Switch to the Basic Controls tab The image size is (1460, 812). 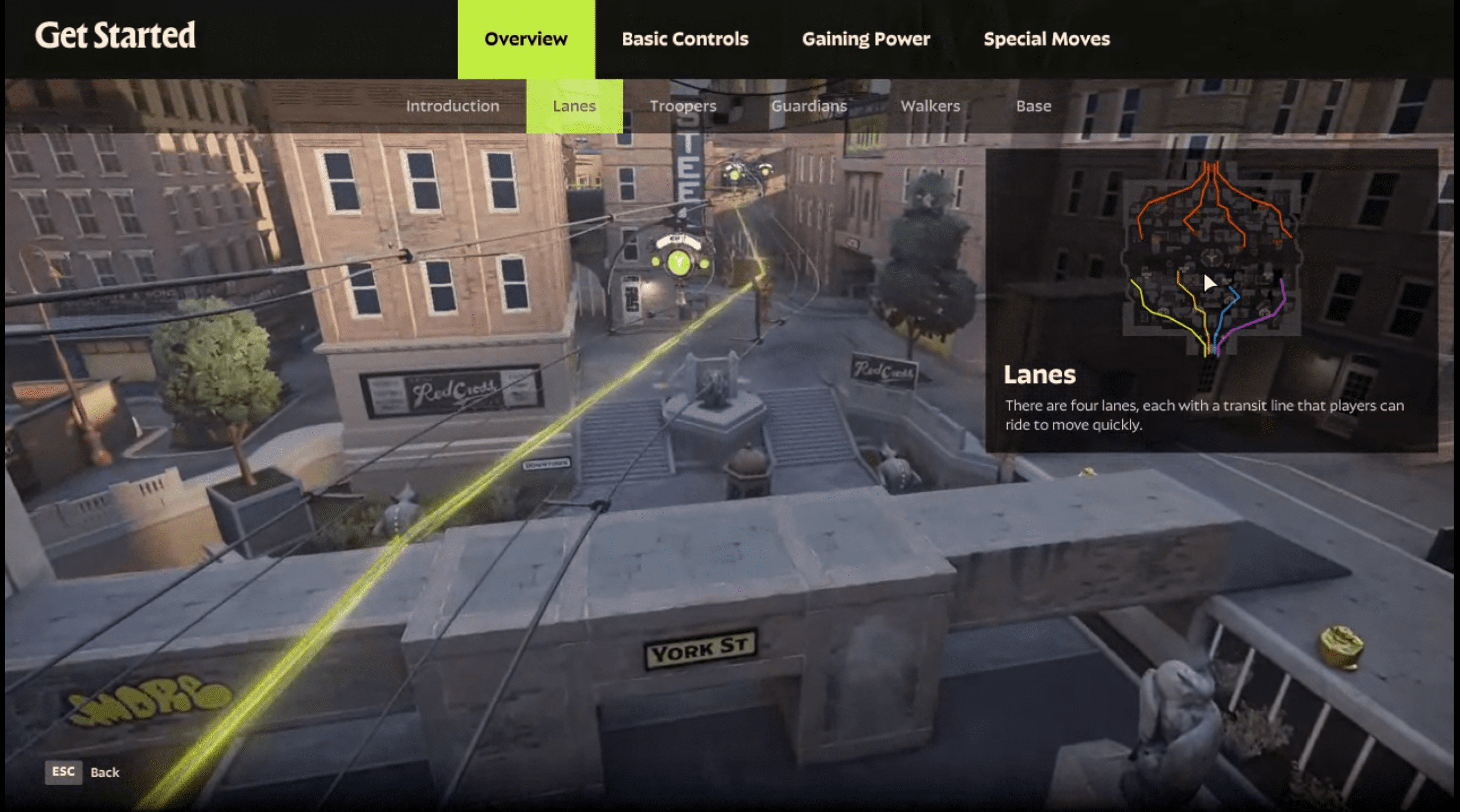[684, 39]
